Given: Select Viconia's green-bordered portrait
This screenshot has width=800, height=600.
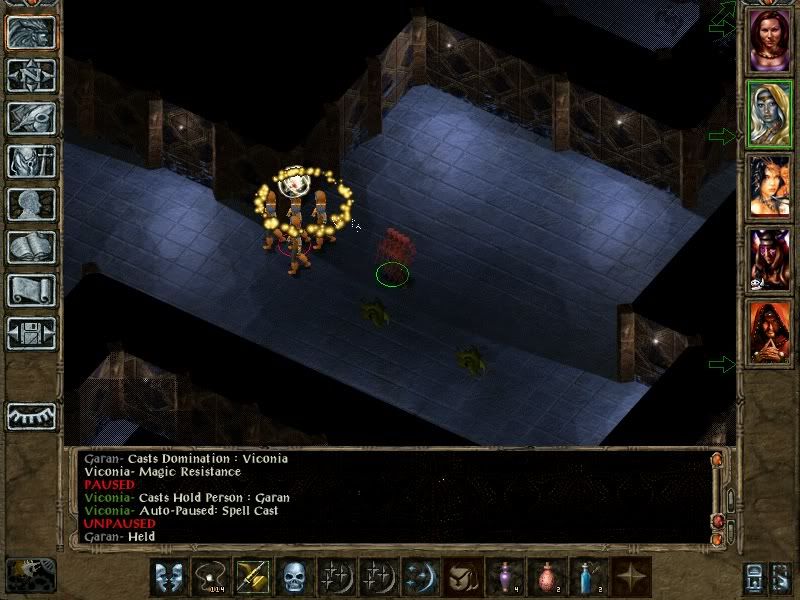Looking at the screenshot, I should point(769,115).
